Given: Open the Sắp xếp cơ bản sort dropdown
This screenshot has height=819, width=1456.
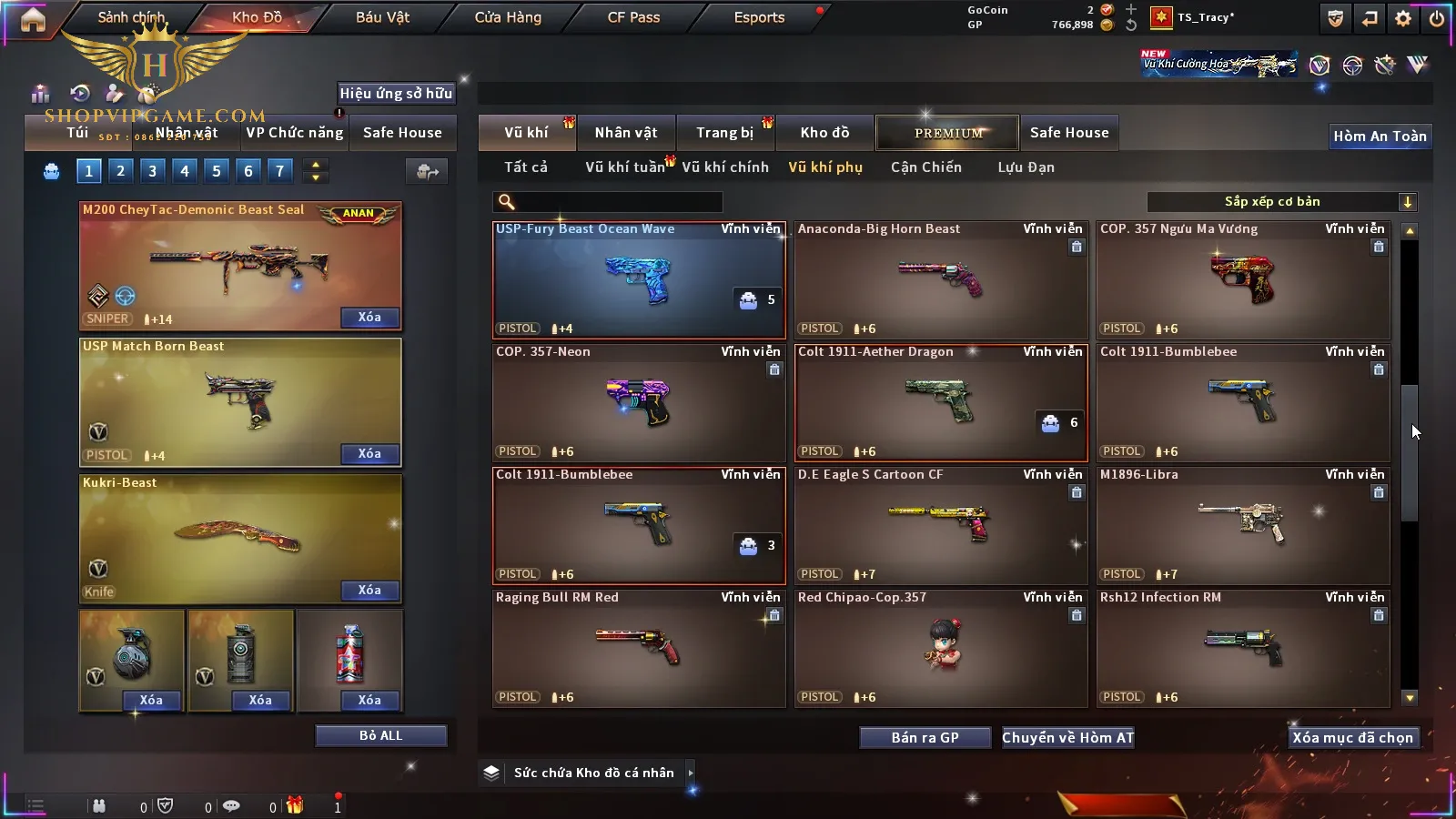Looking at the screenshot, I should (1281, 202).
